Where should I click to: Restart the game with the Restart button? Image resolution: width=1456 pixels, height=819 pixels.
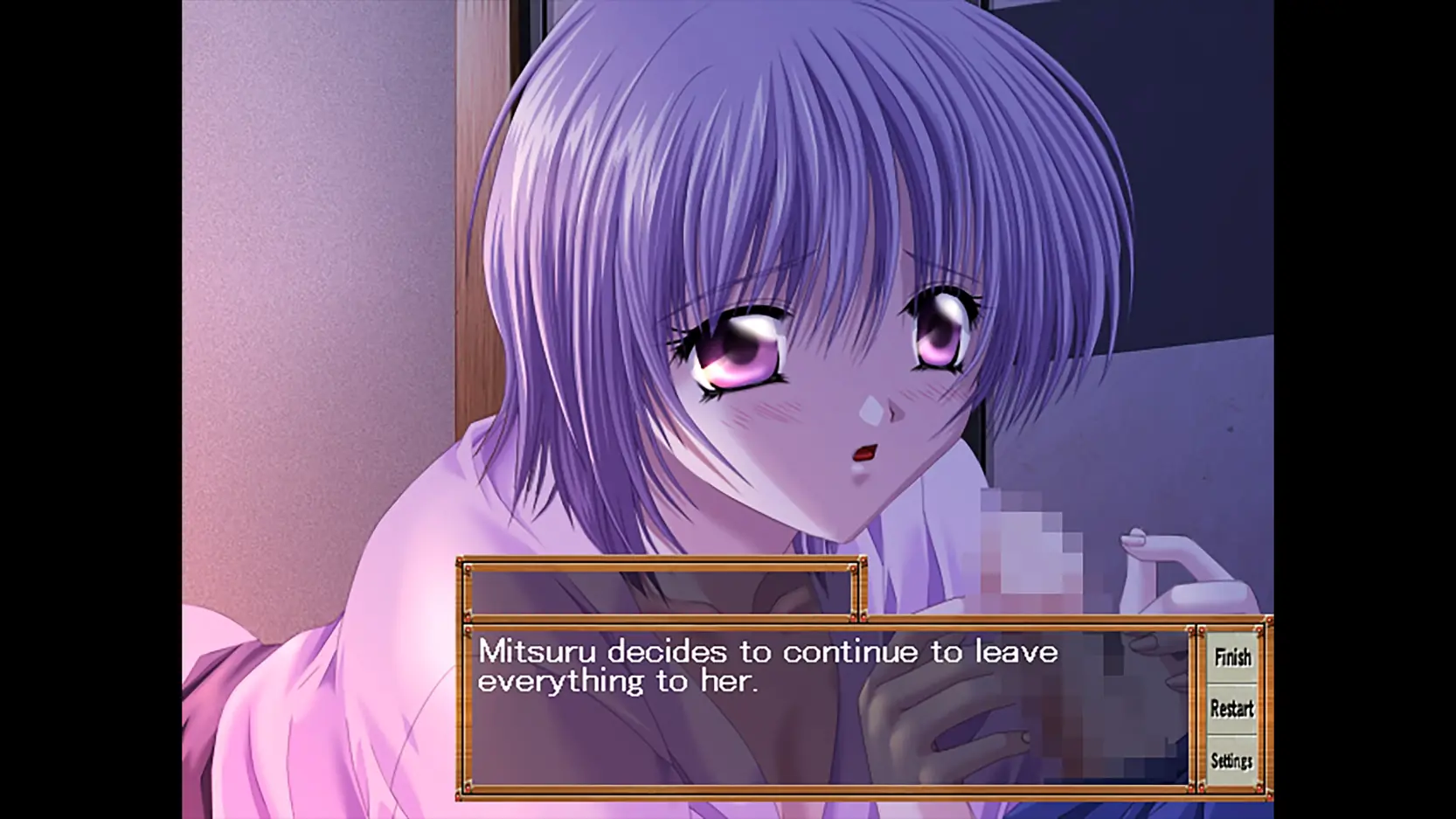[x=1232, y=709]
